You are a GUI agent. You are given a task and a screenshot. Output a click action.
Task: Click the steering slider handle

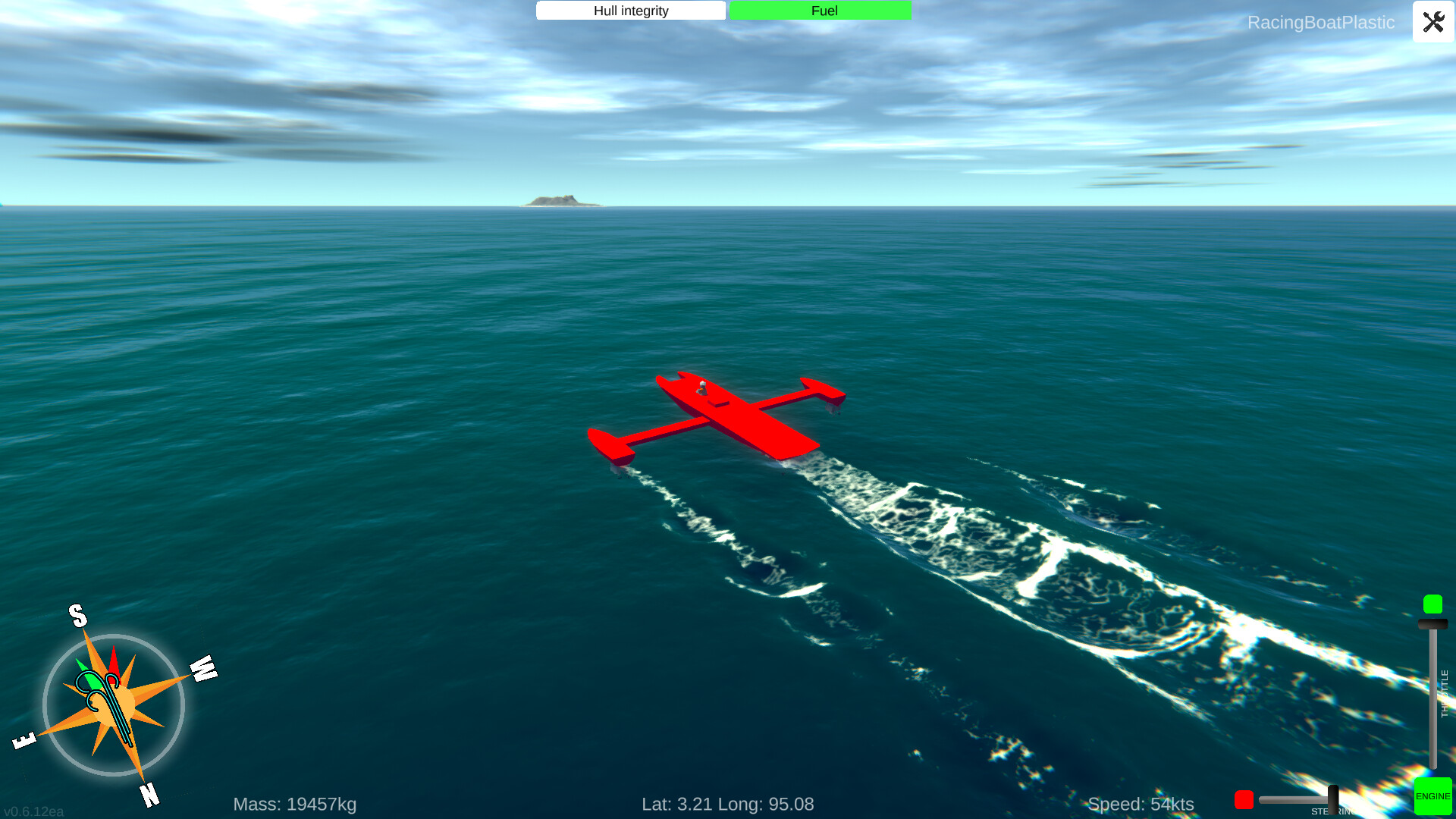(1332, 799)
